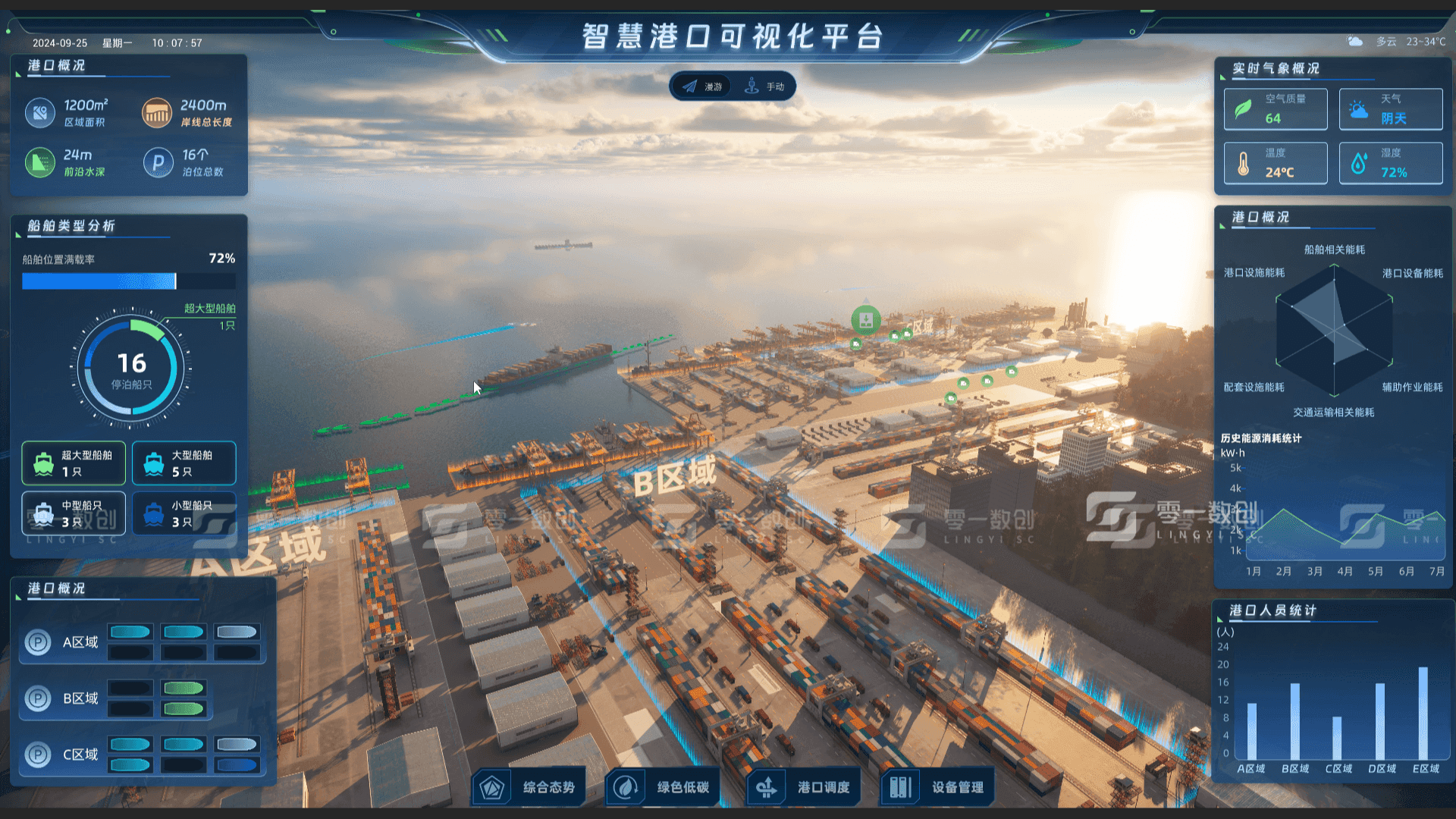Select the E区域 bar in personnel chart
The width and height of the screenshot is (1456, 819).
(1423, 713)
